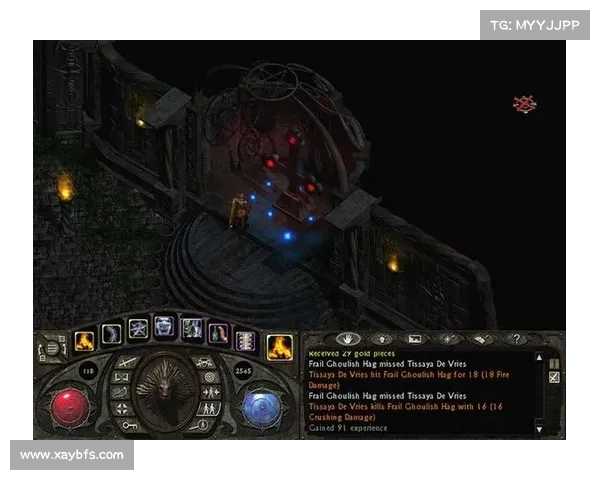
Task: Choose the spine-icon quick slot
Action: [x=244, y=341]
